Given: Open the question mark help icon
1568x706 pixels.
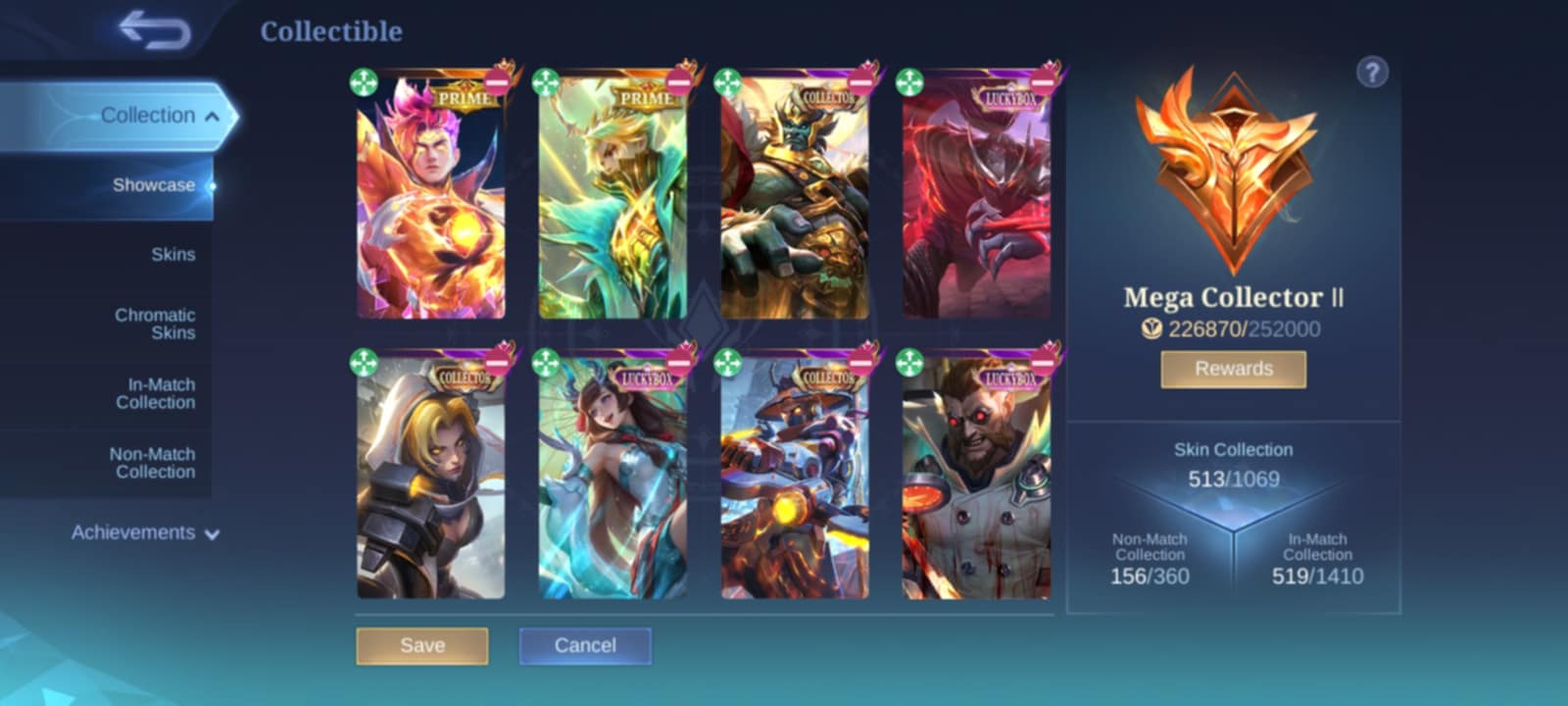Looking at the screenshot, I should (1372, 72).
